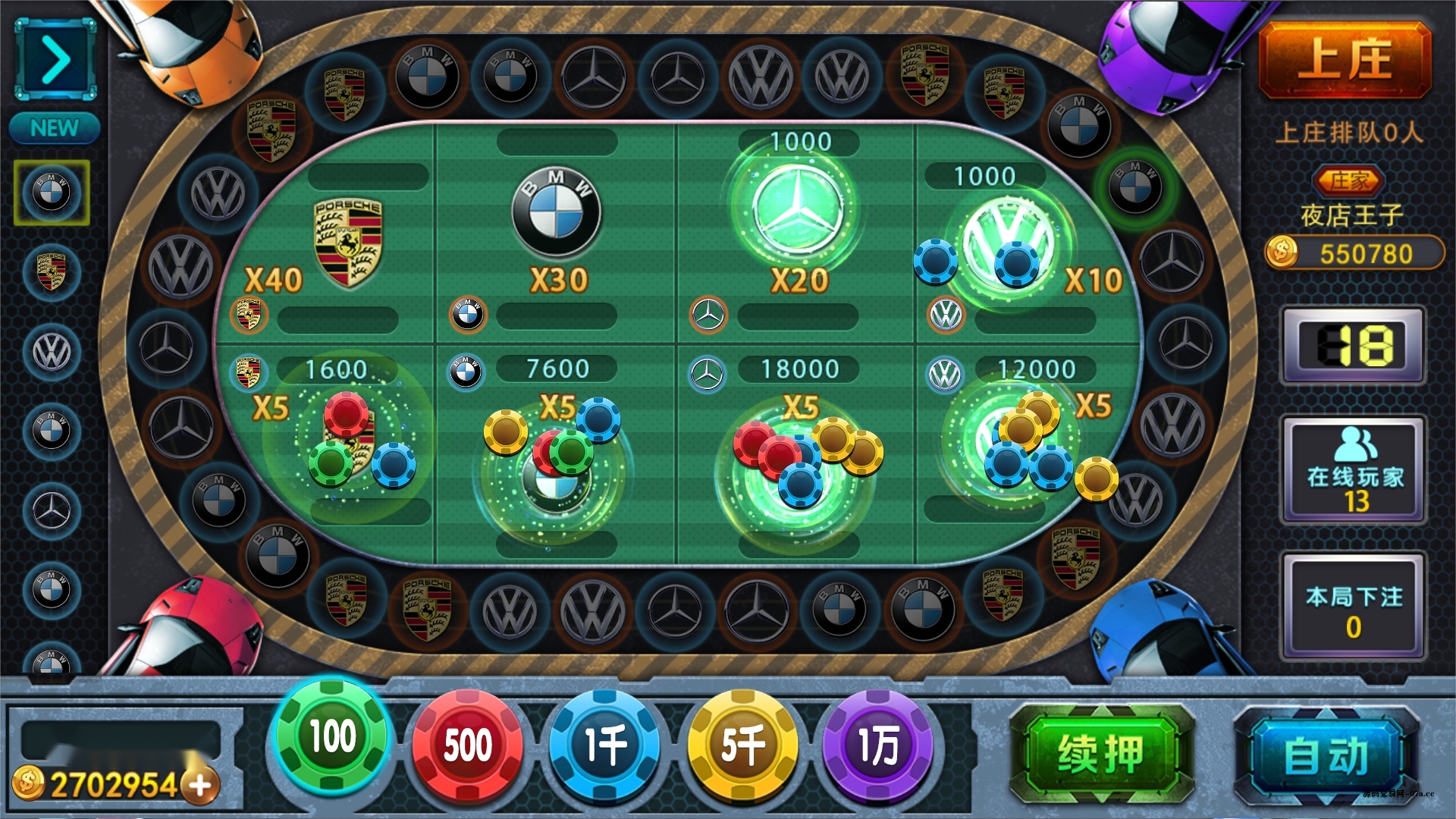Select the green 100 chip

click(x=332, y=737)
